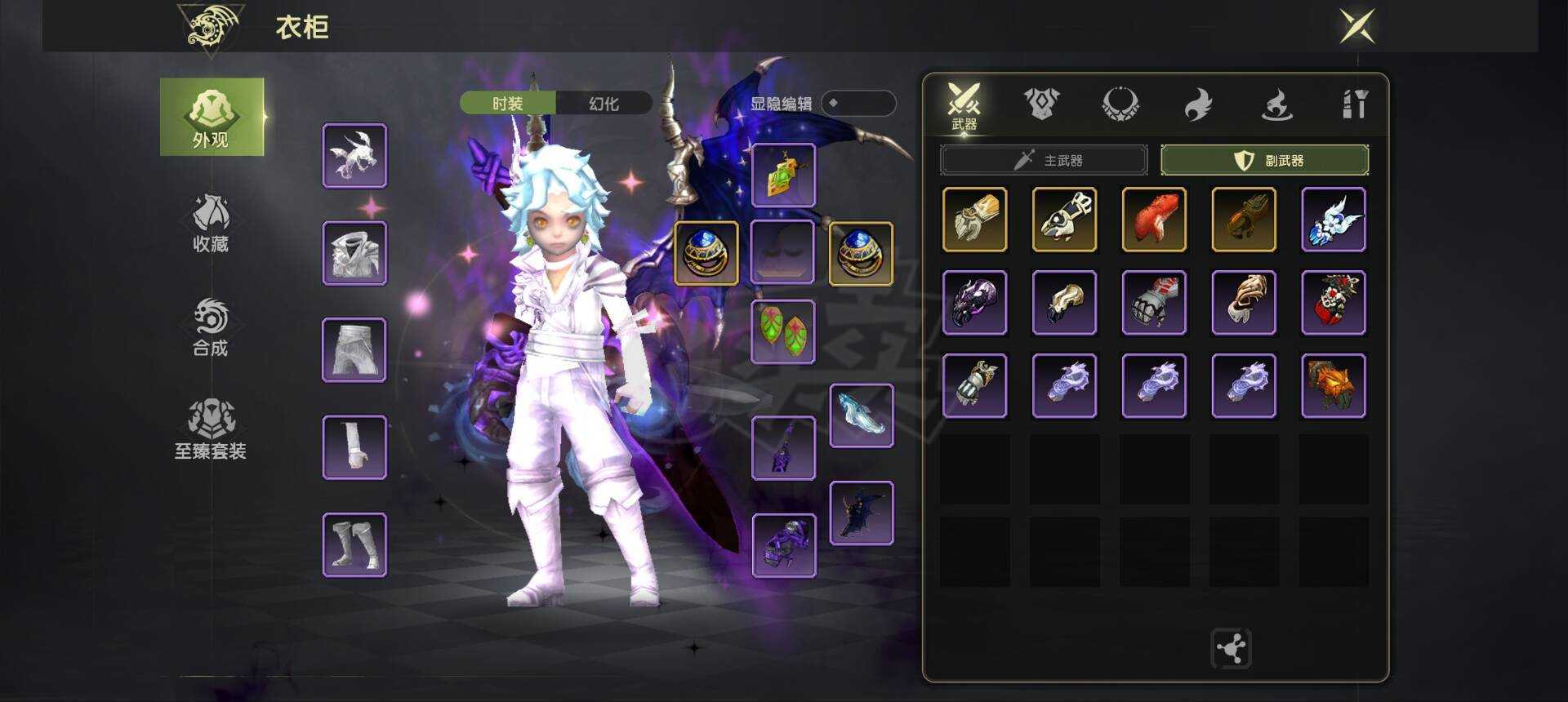Image resolution: width=1568 pixels, height=702 pixels.
Task: Switch to the 幻化 transmog tab
Action: (x=604, y=104)
